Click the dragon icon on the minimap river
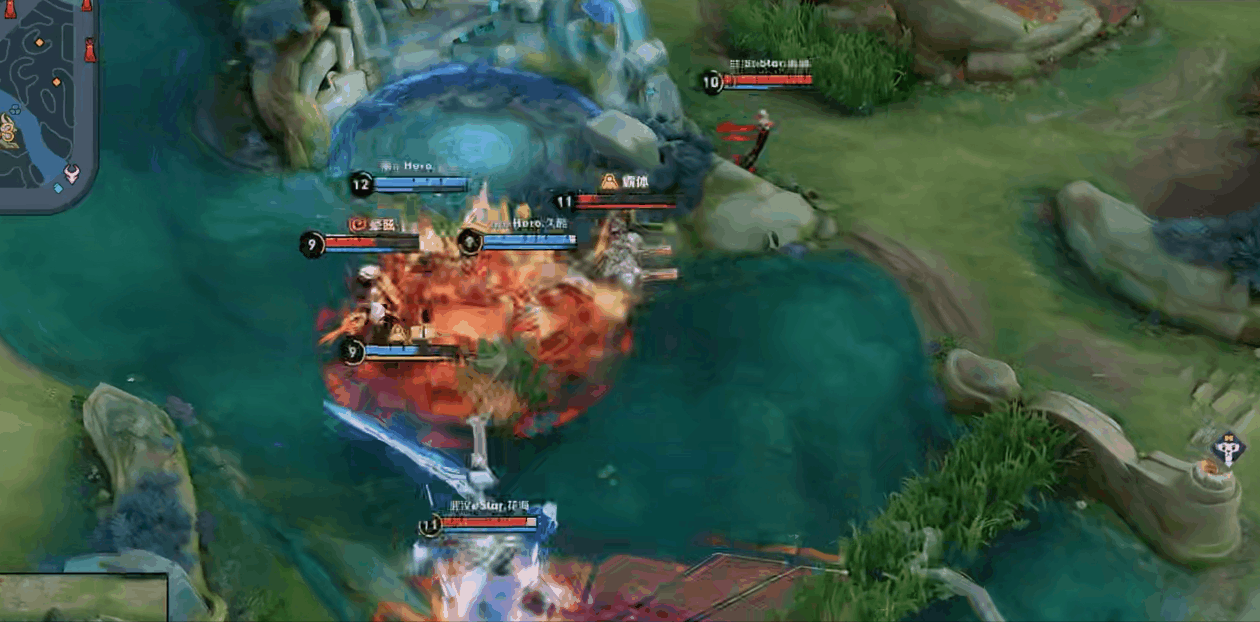 click(8, 131)
